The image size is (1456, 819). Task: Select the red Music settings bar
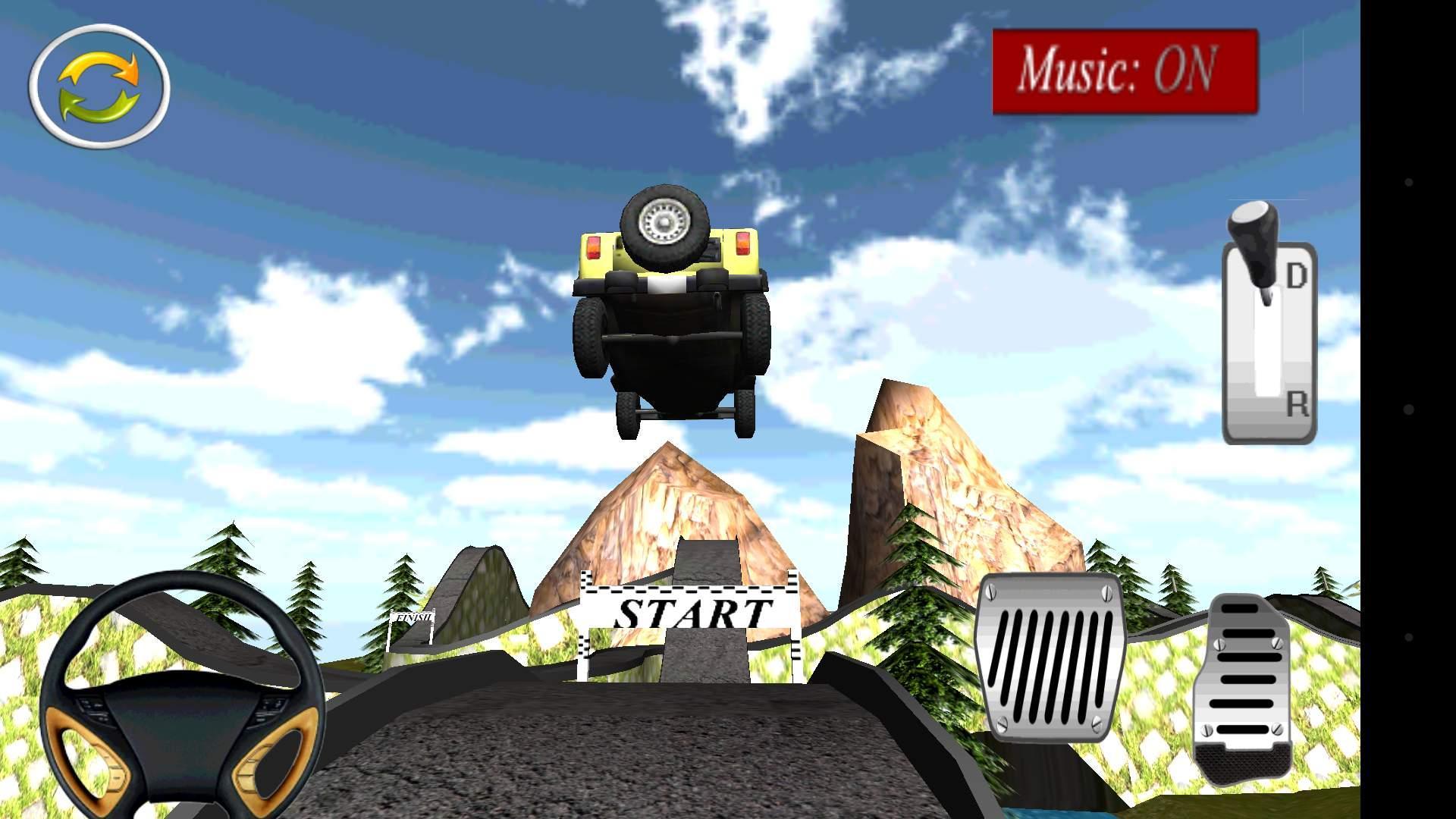pos(1125,71)
